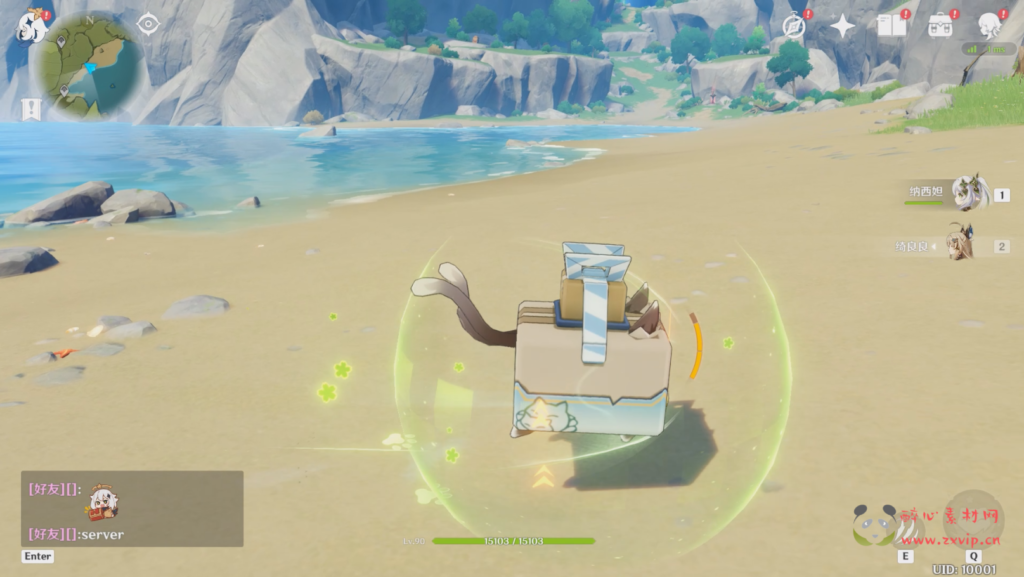Open the four-pointed star wish icon
The width and height of the screenshot is (1024, 577).
[x=842, y=26]
